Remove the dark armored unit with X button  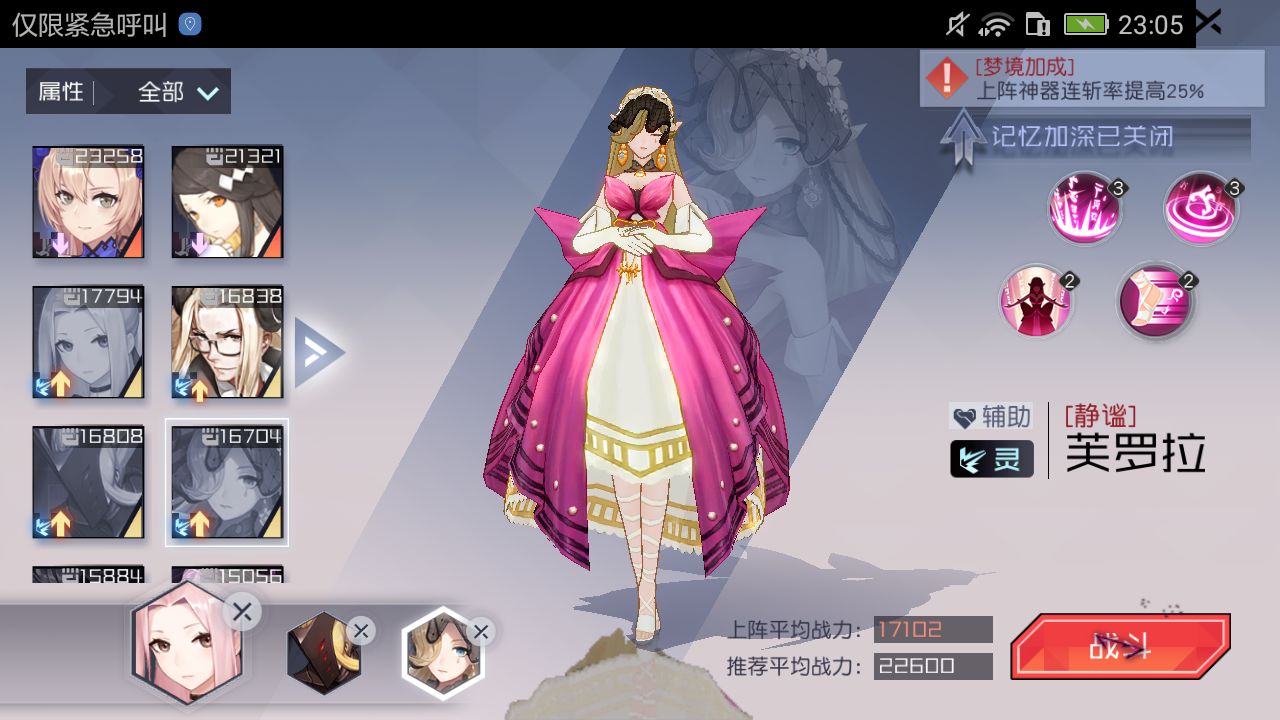(x=359, y=632)
